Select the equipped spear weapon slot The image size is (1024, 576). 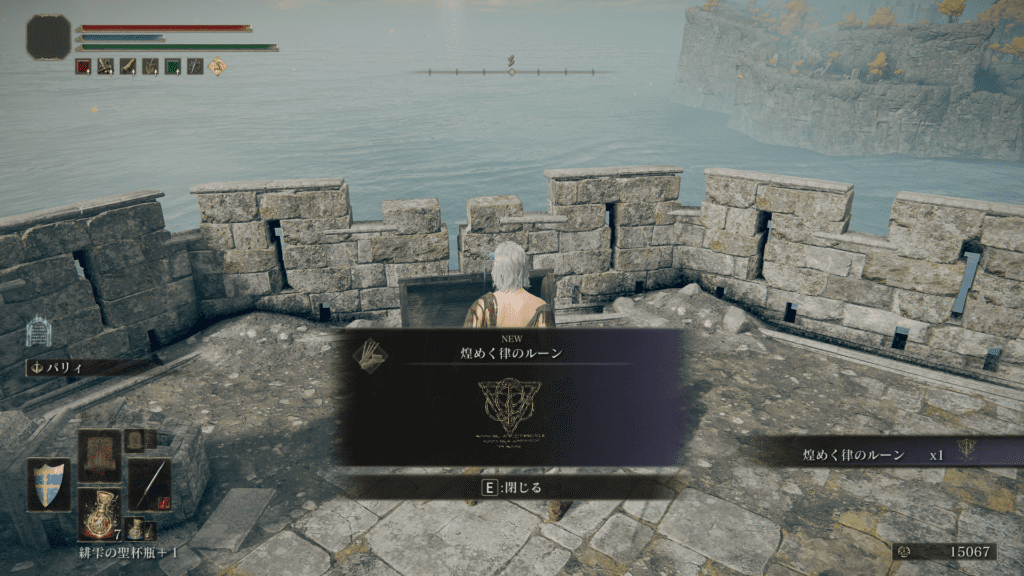(x=149, y=484)
